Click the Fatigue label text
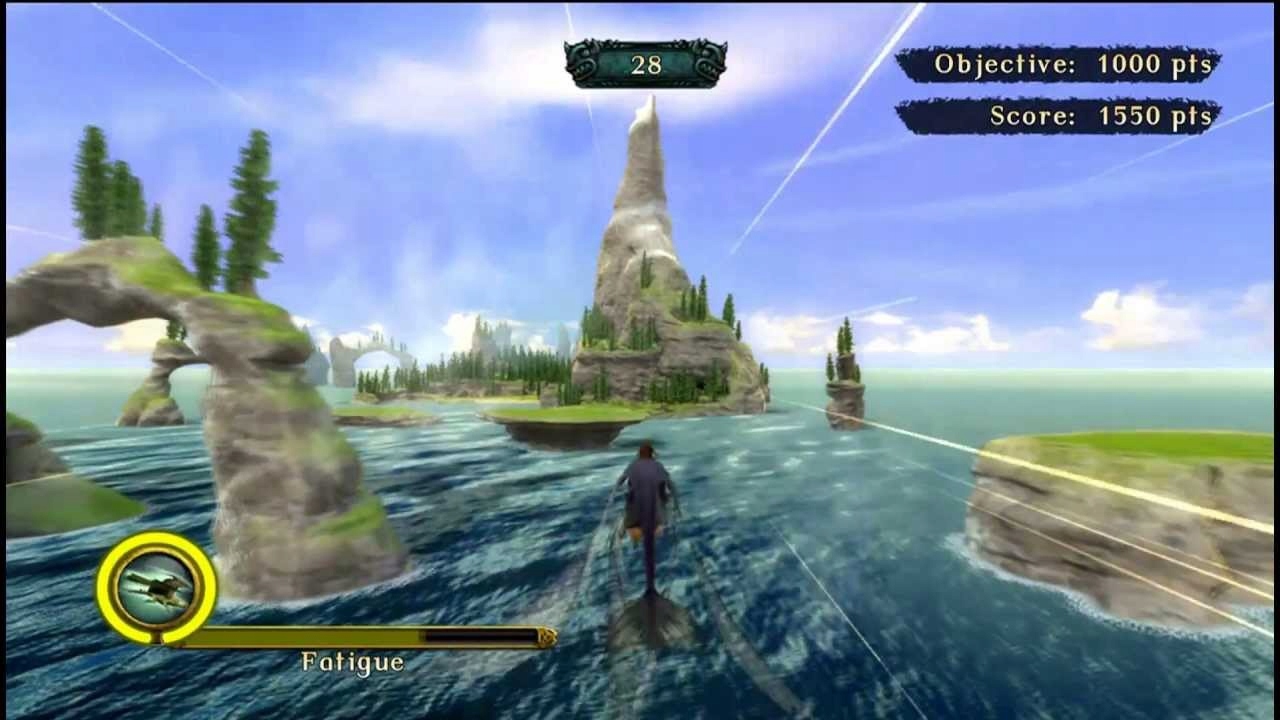The width and height of the screenshot is (1280, 720). [x=355, y=661]
